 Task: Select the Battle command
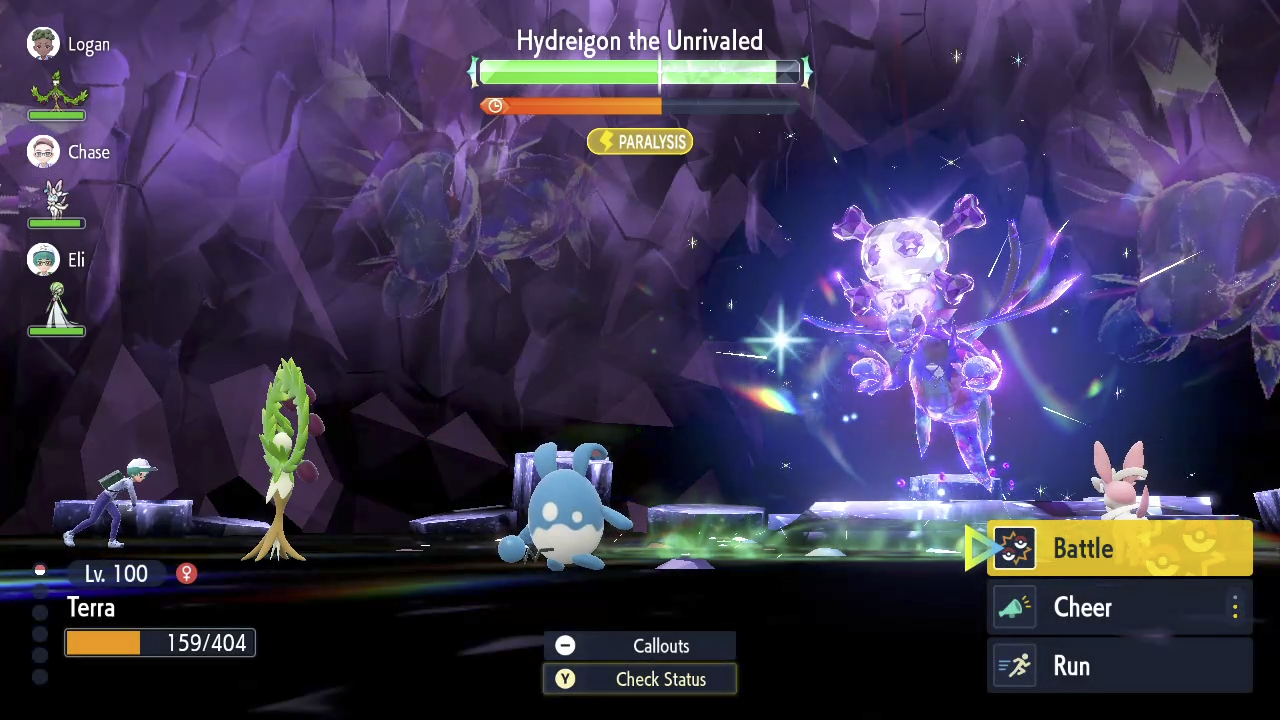point(1118,548)
